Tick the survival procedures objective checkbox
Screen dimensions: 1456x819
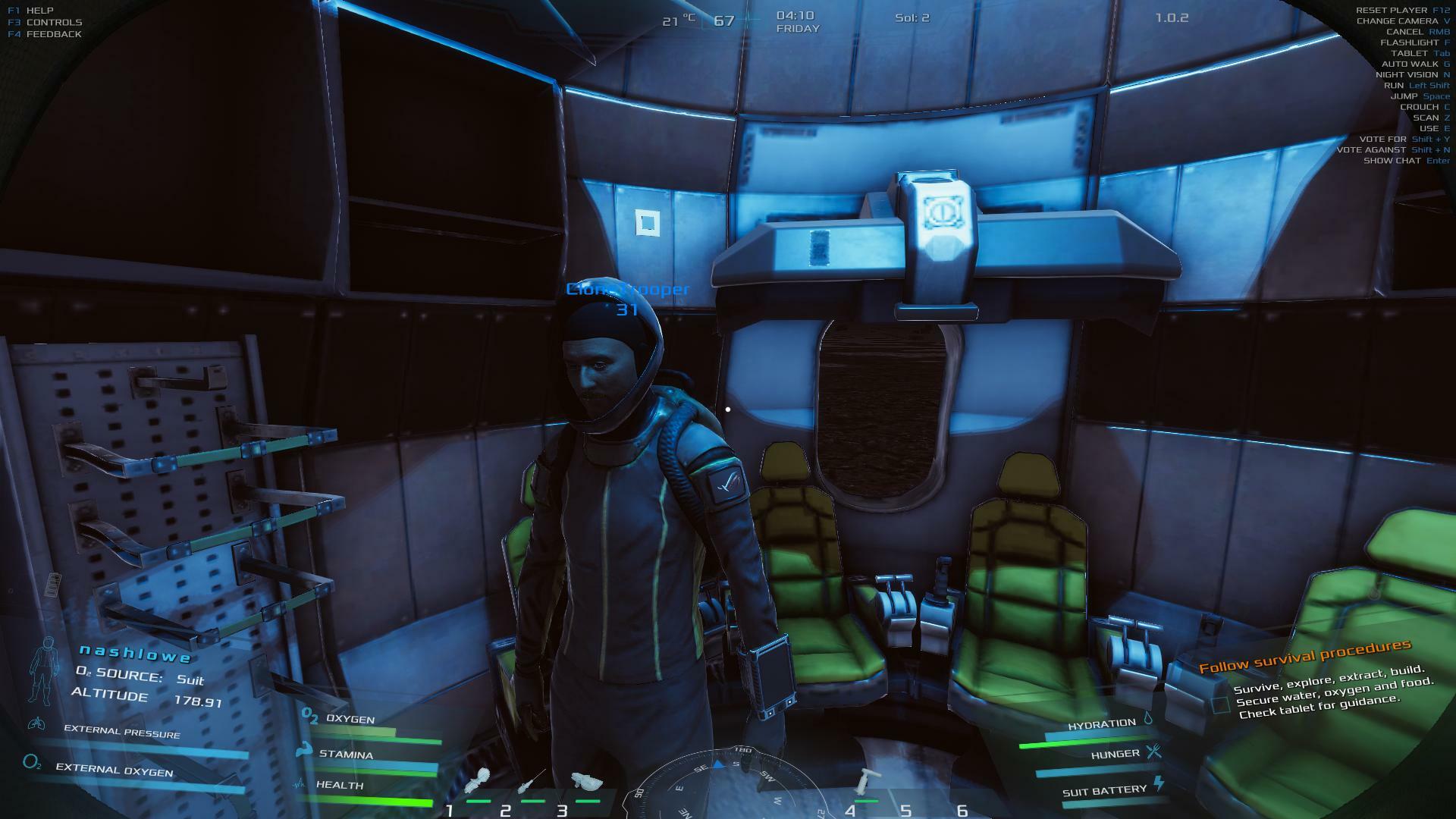point(1220,704)
